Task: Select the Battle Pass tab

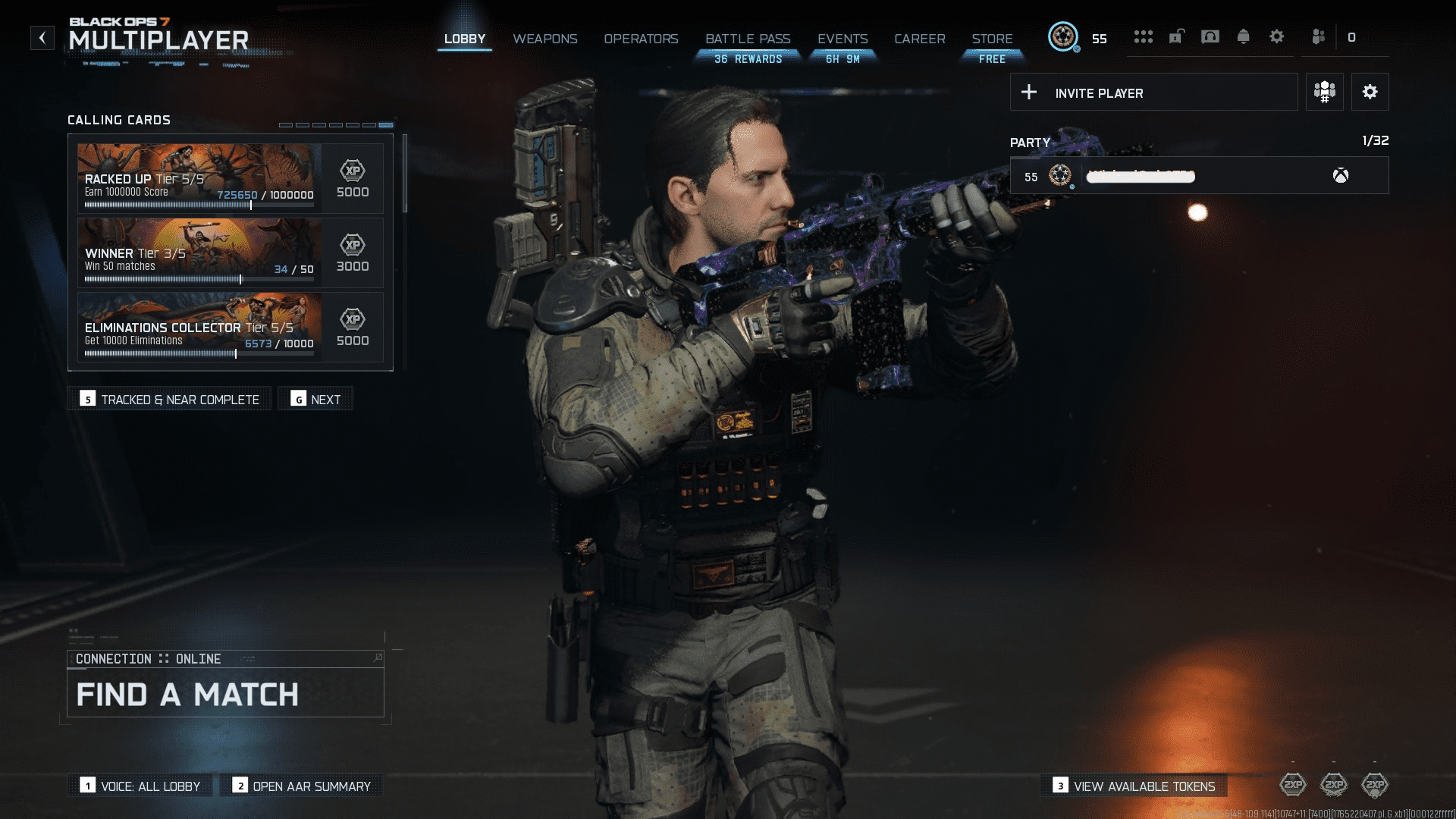Action: coord(748,39)
